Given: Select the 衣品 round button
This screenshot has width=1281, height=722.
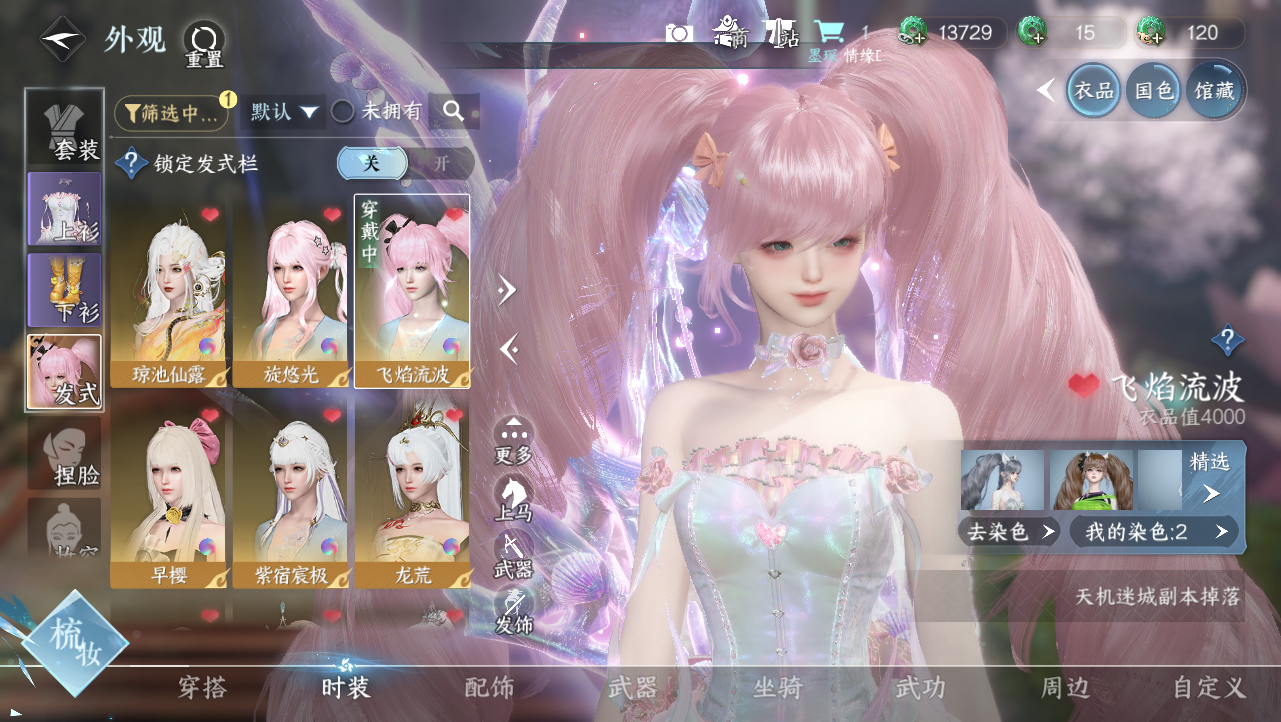Looking at the screenshot, I should (x=1093, y=91).
